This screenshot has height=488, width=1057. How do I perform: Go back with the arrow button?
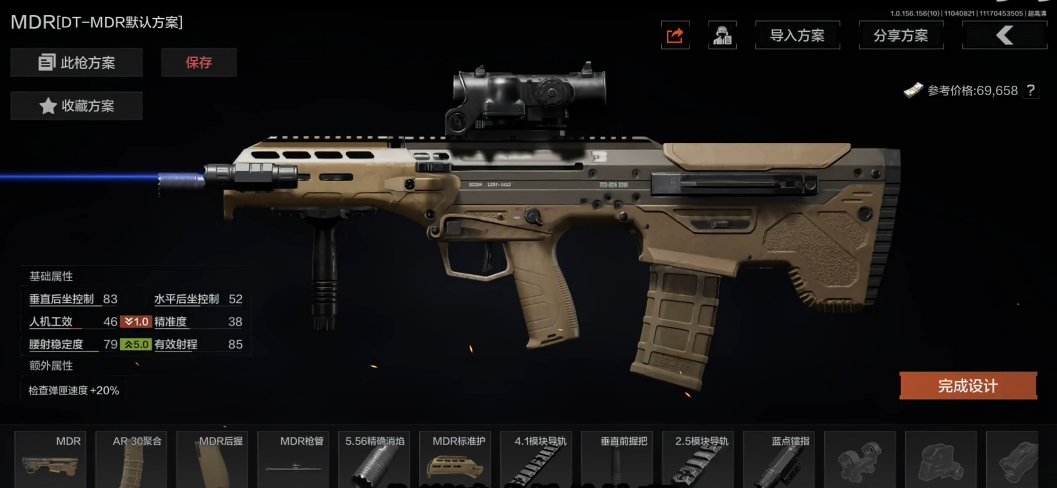point(1004,36)
